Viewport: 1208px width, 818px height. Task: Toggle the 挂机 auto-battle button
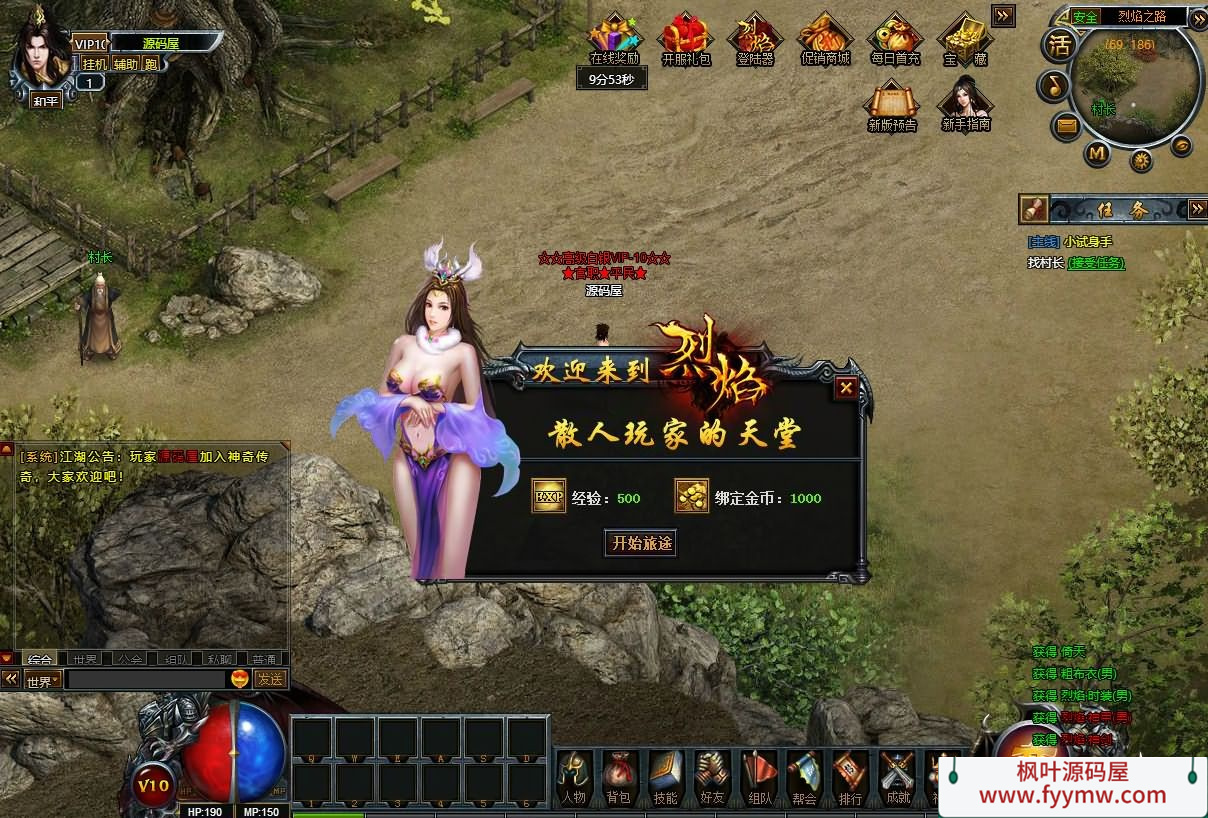94,64
